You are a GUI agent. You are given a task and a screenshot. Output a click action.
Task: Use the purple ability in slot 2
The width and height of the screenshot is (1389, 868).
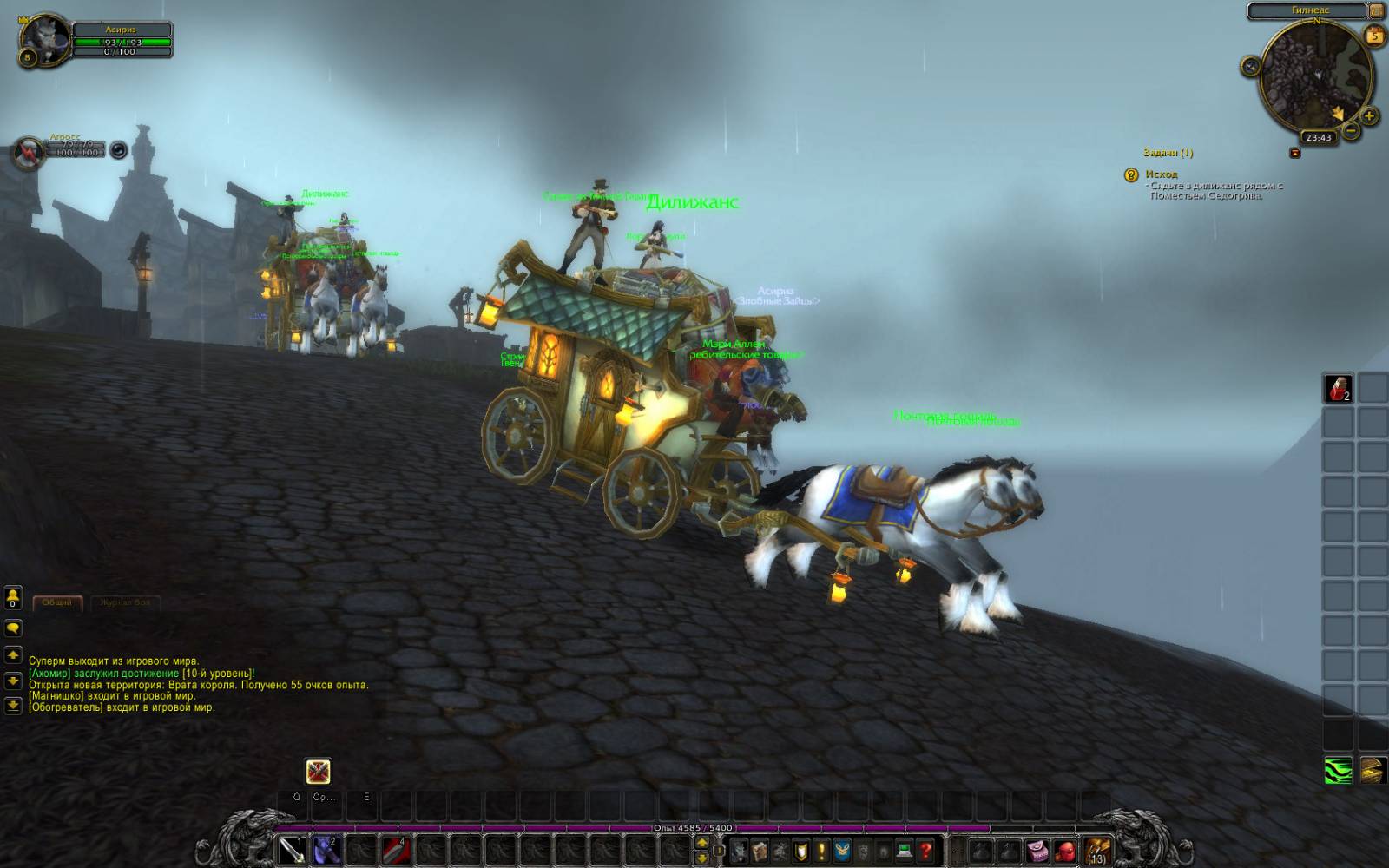(326, 850)
